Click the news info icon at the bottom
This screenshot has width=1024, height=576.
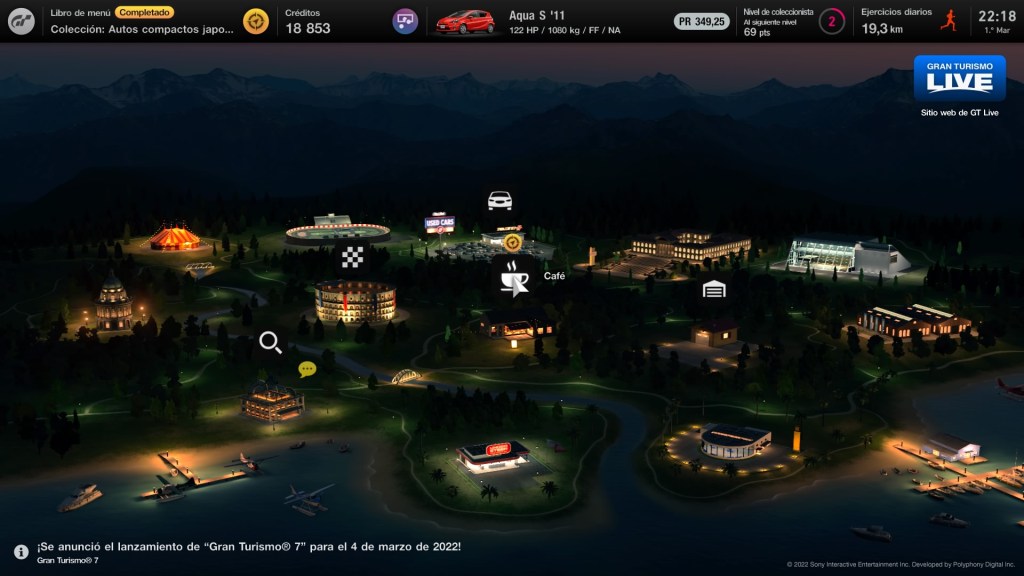pyautogui.click(x=21, y=552)
